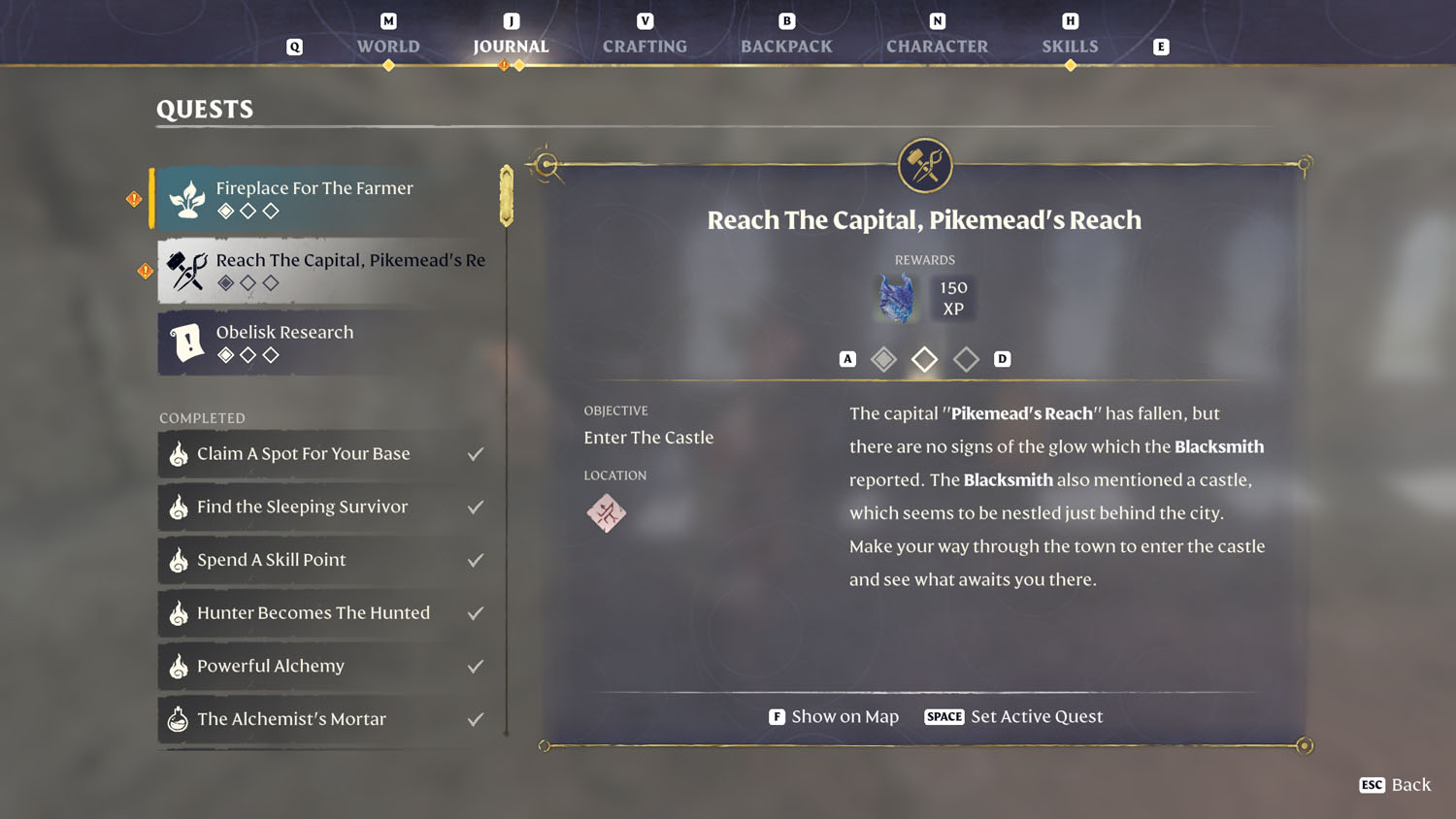Click the crossed hammers blacksmith quest icon

coord(186,270)
